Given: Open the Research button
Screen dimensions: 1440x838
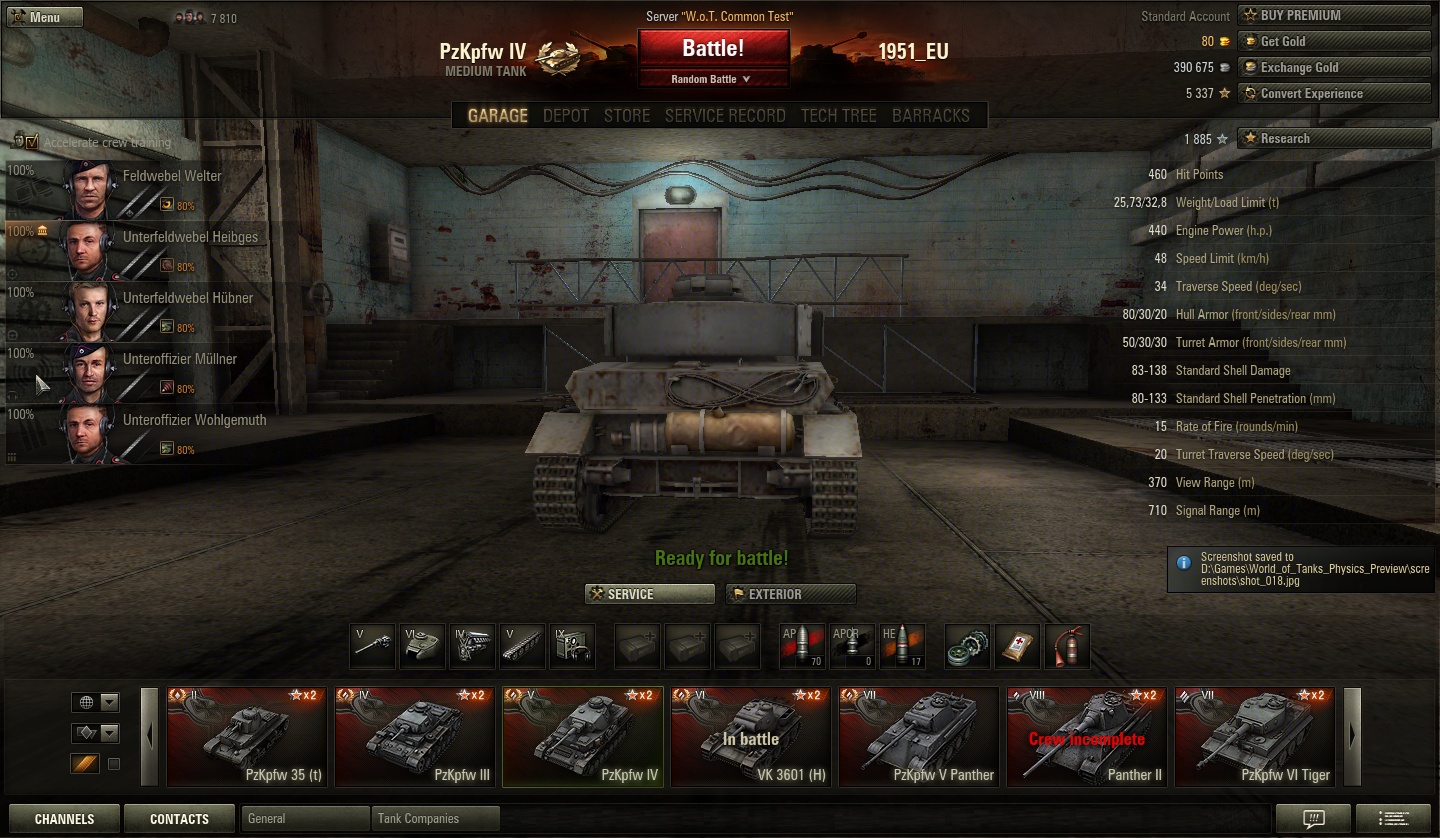Looking at the screenshot, I should pyautogui.click(x=1334, y=138).
